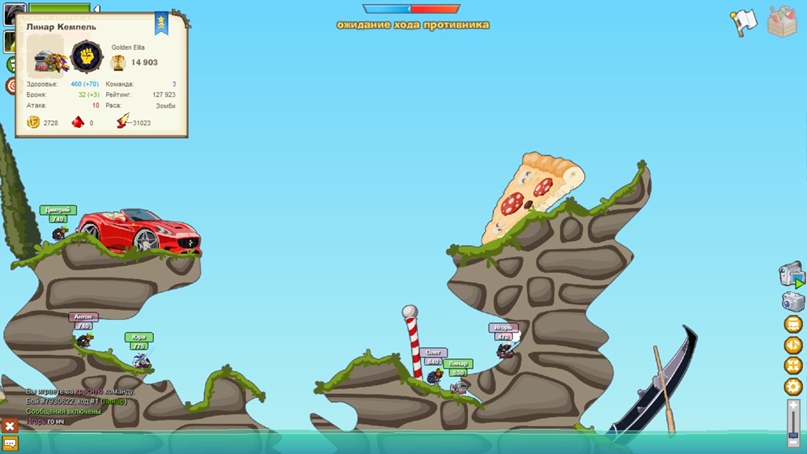Take a screenshot with the photo camera icon
Viewport: 807px width, 454px height.
point(792,301)
